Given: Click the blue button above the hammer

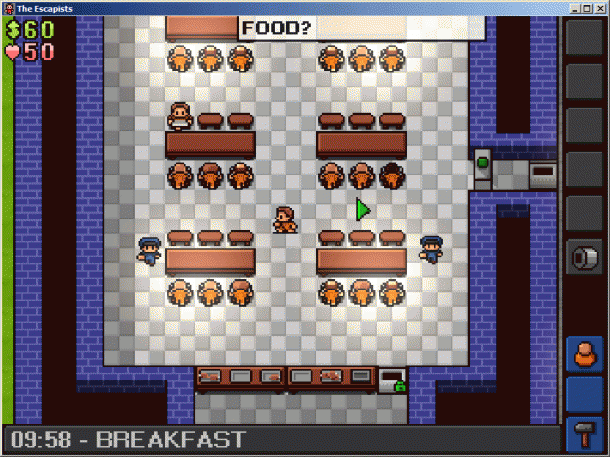Looking at the screenshot, I should click(584, 395).
